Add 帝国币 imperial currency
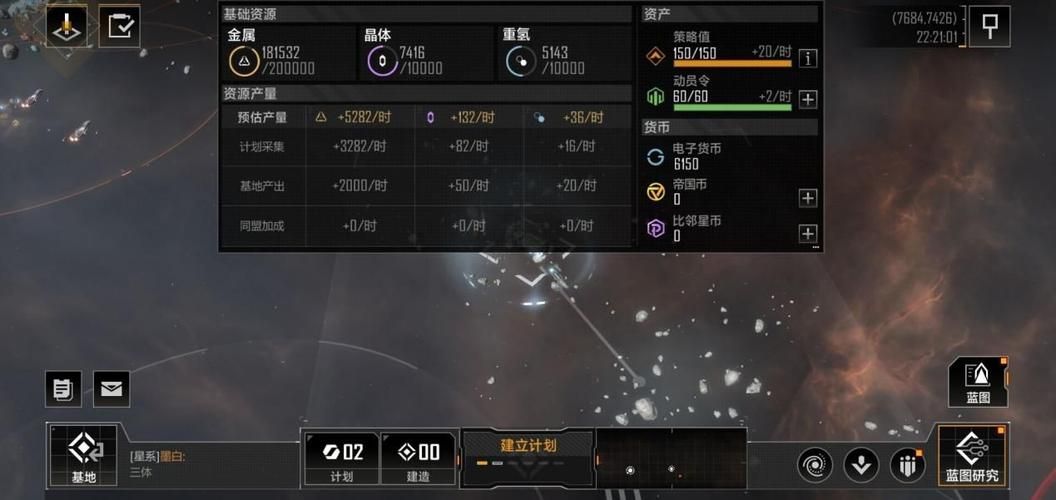Viewport: 1056px width, 500px height. [x=808, y=197]
